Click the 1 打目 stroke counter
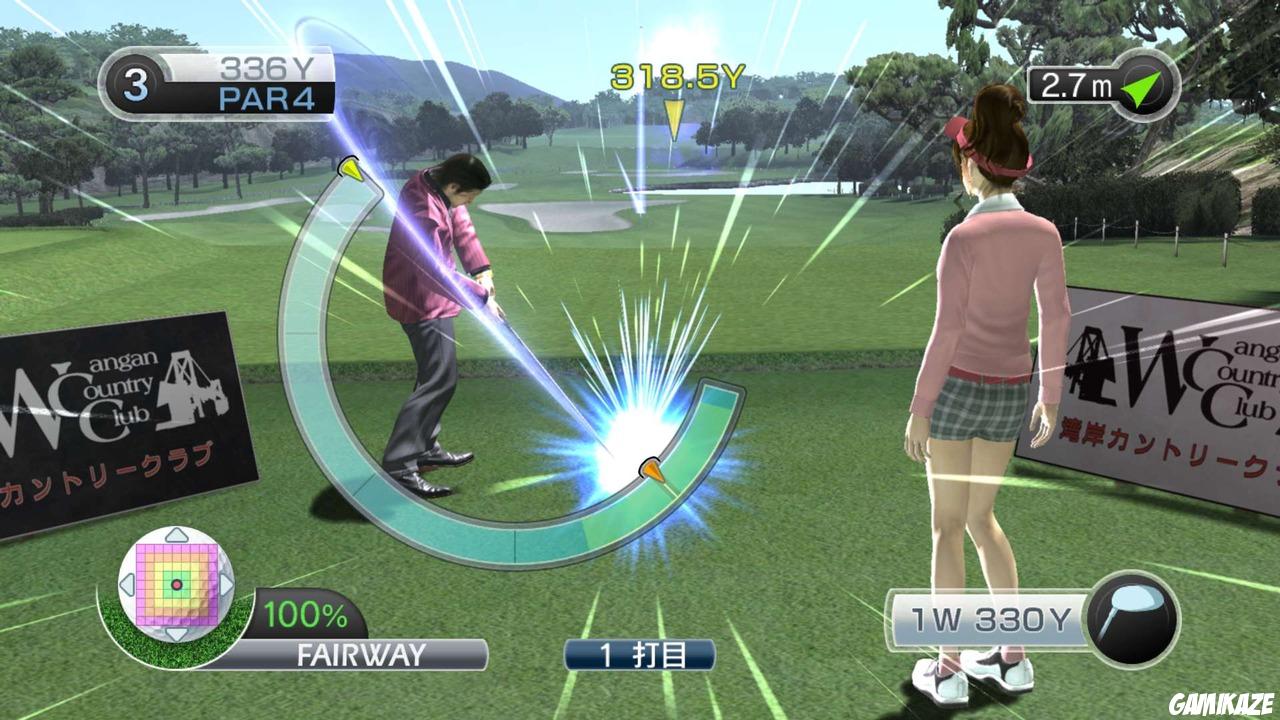The height and width of the screenshot is (720, 1280). [638, 654]
